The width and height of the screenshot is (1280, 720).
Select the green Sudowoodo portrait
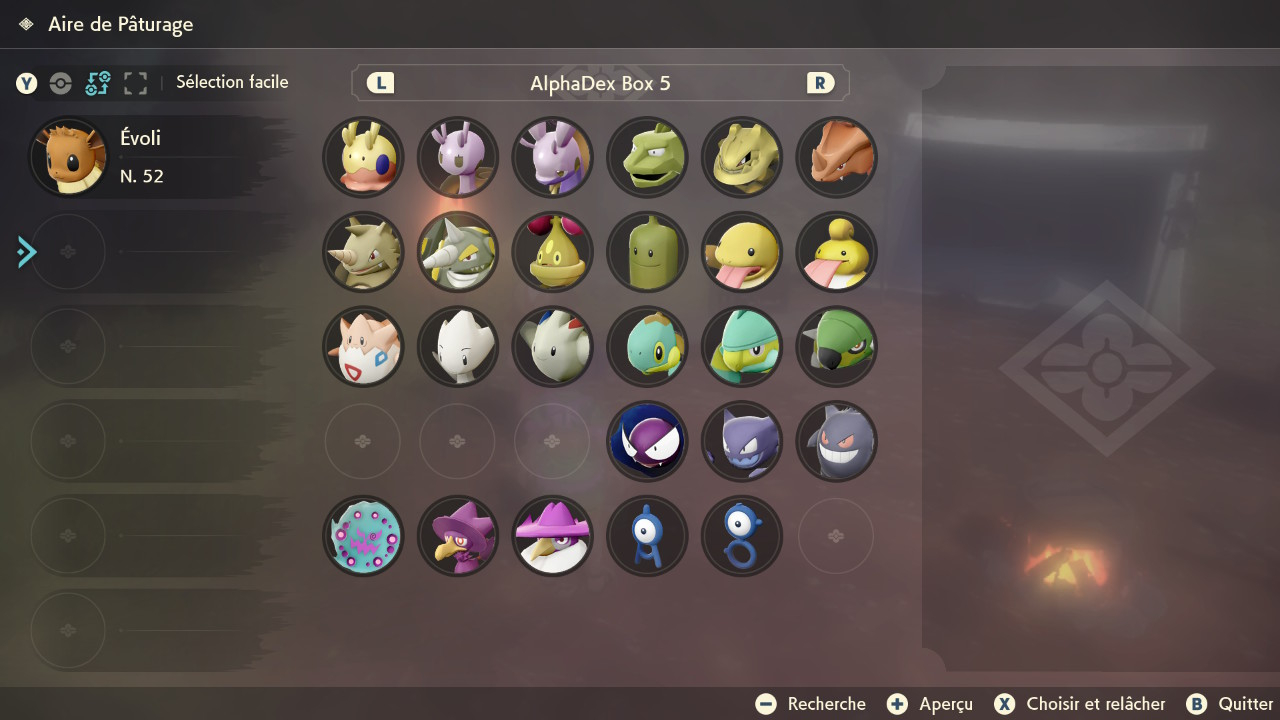(x=647, y=252)
